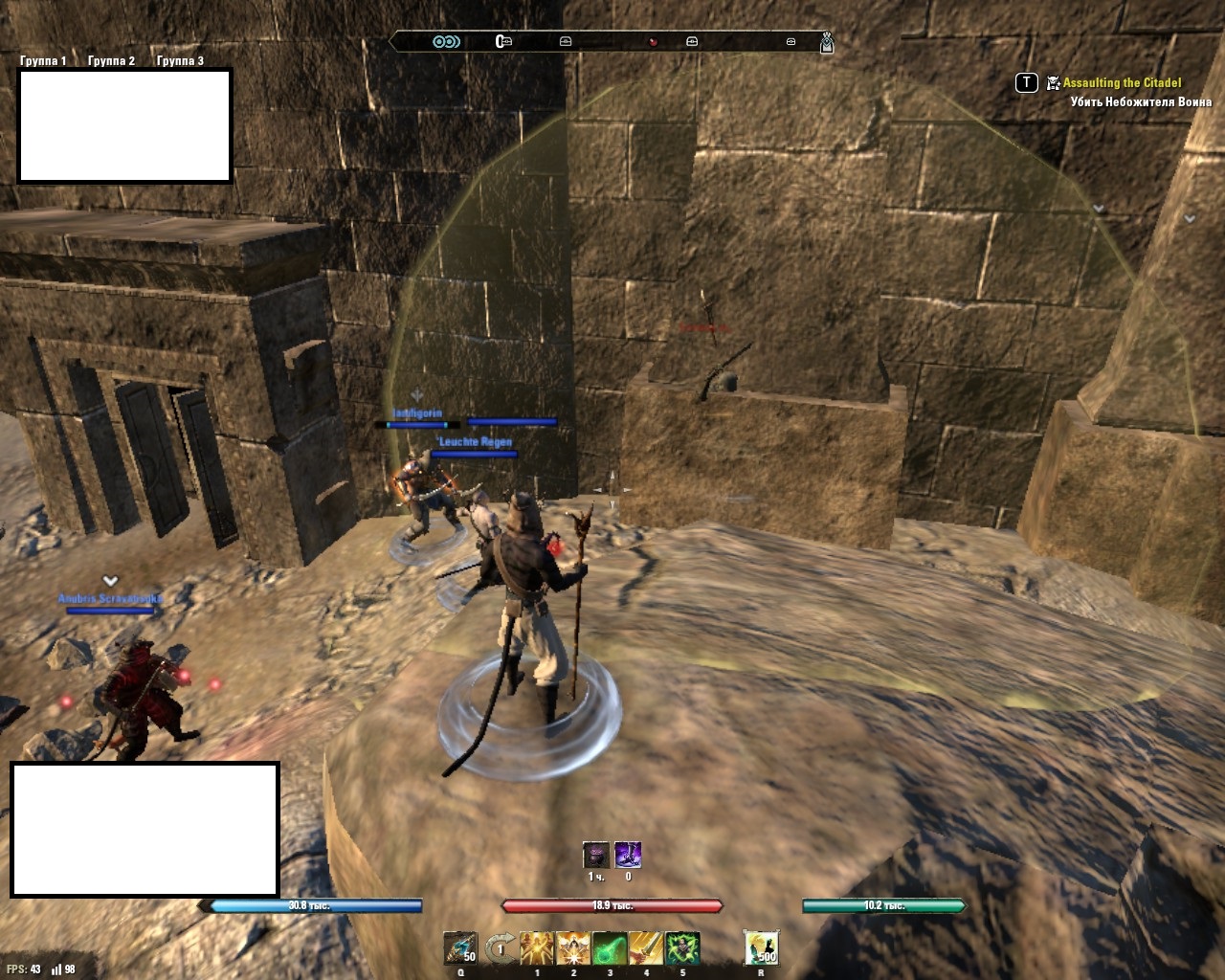Switch to the Группа 3 tab
The height and width of the screenshot is (980, 1225).
point(180,61)
